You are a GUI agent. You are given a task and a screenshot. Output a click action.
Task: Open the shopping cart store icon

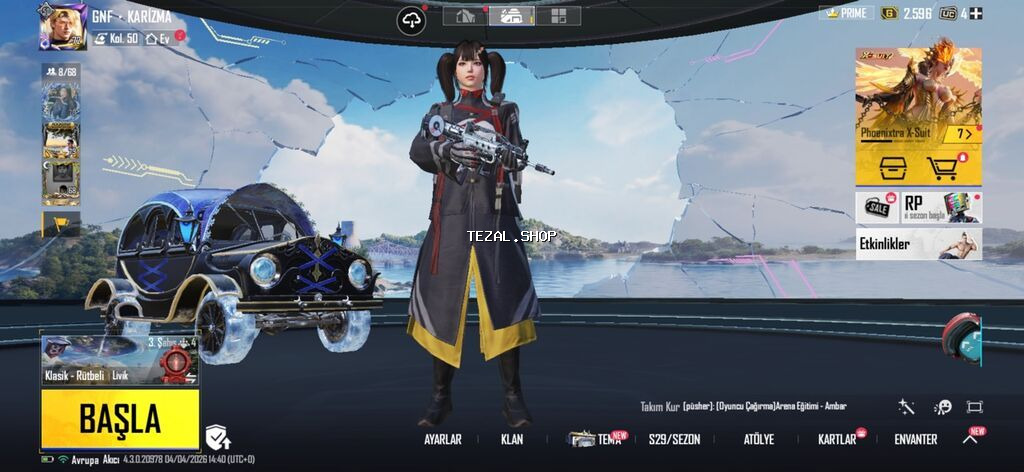coord(943,168)
